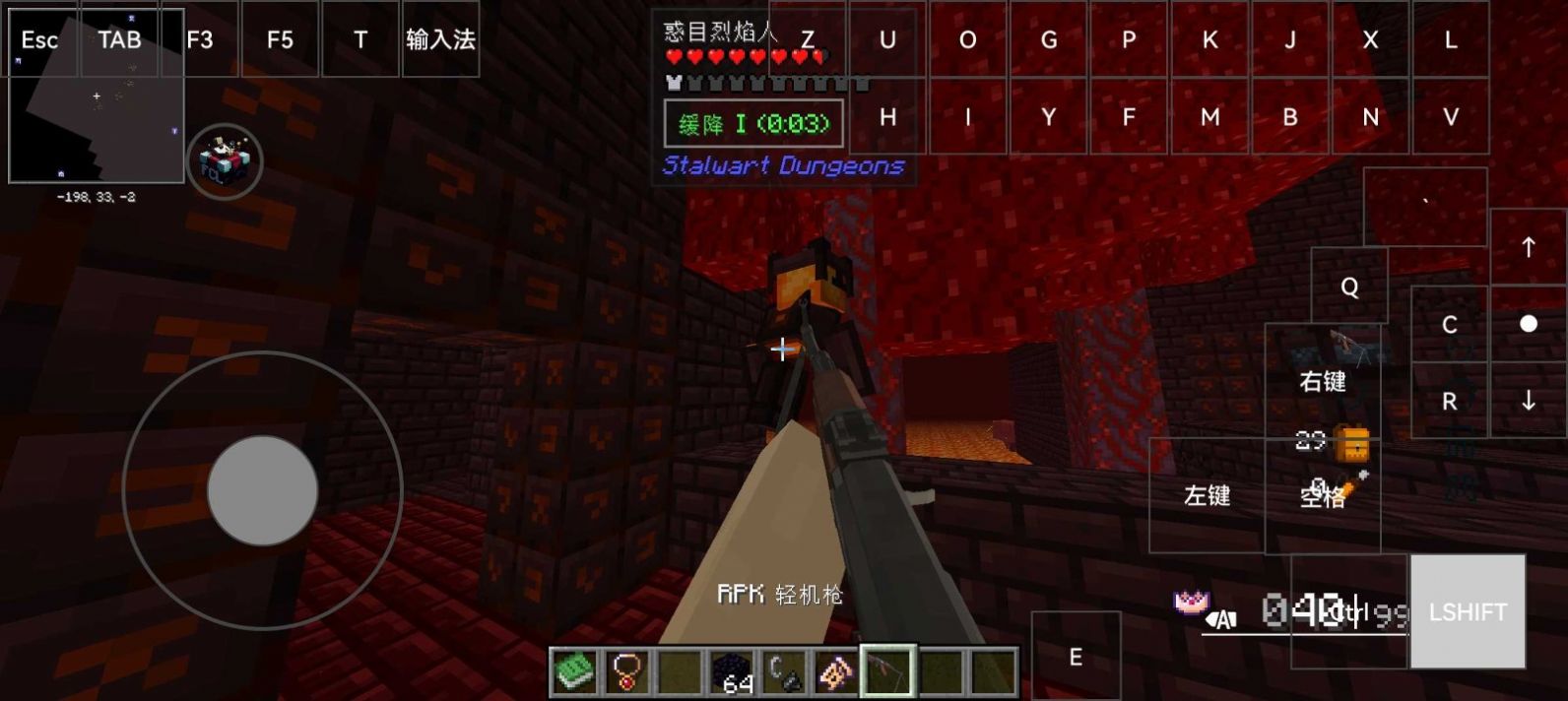Tap the 空格 jump button
1568x701 pixels.
click(x=1322, y=496)
